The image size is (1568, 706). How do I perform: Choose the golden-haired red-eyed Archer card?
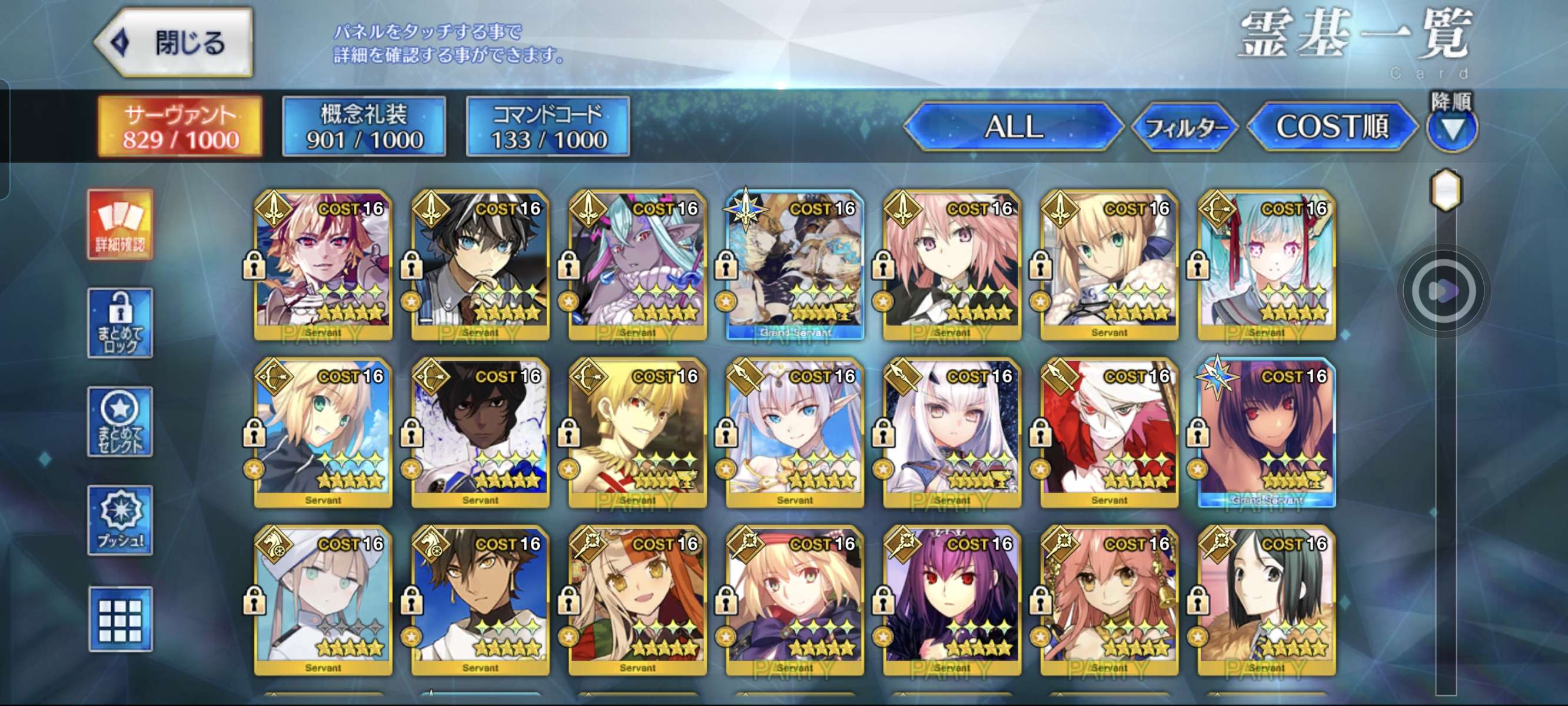coord(637,433)
